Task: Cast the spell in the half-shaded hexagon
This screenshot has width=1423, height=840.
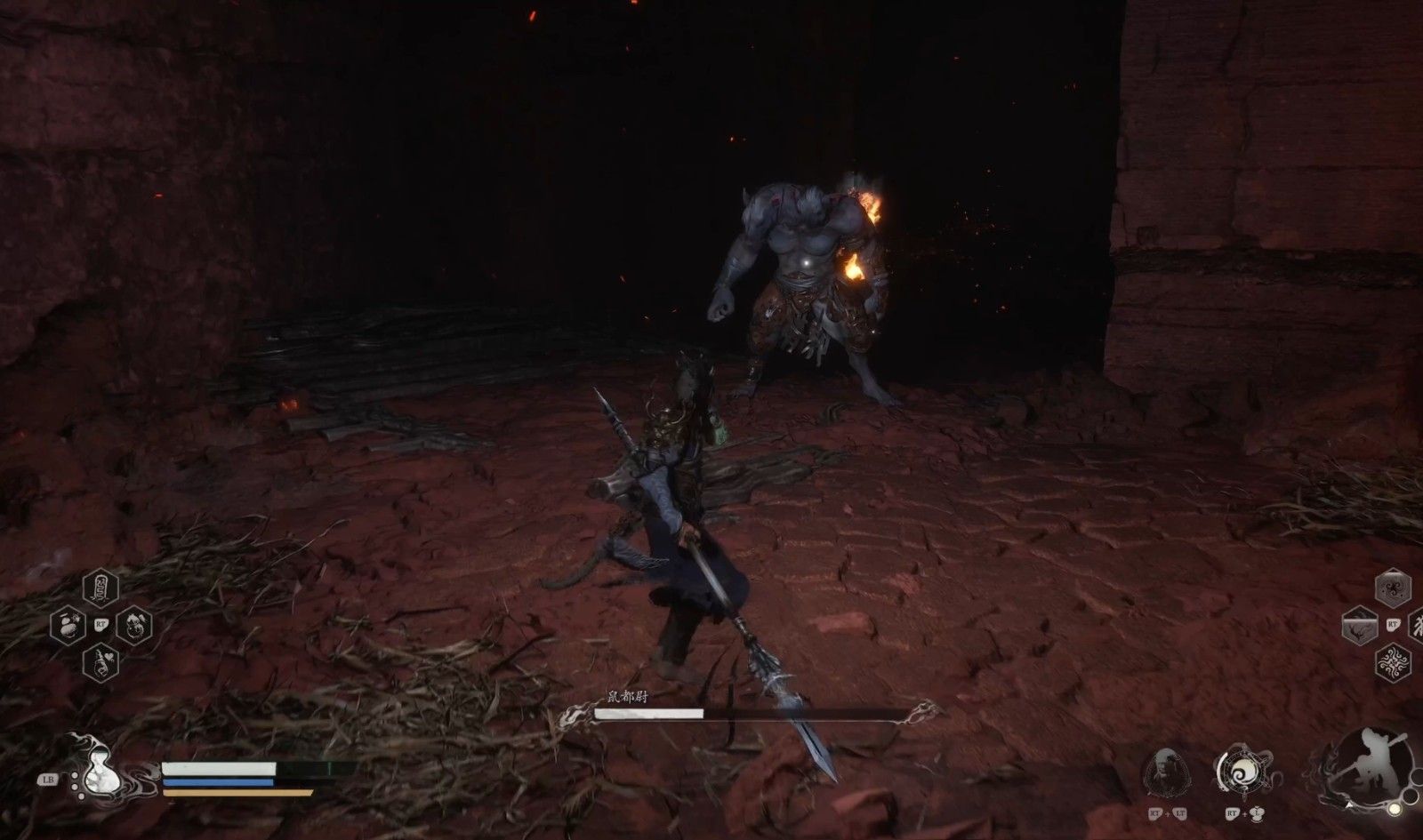Action: (1358, 626)
